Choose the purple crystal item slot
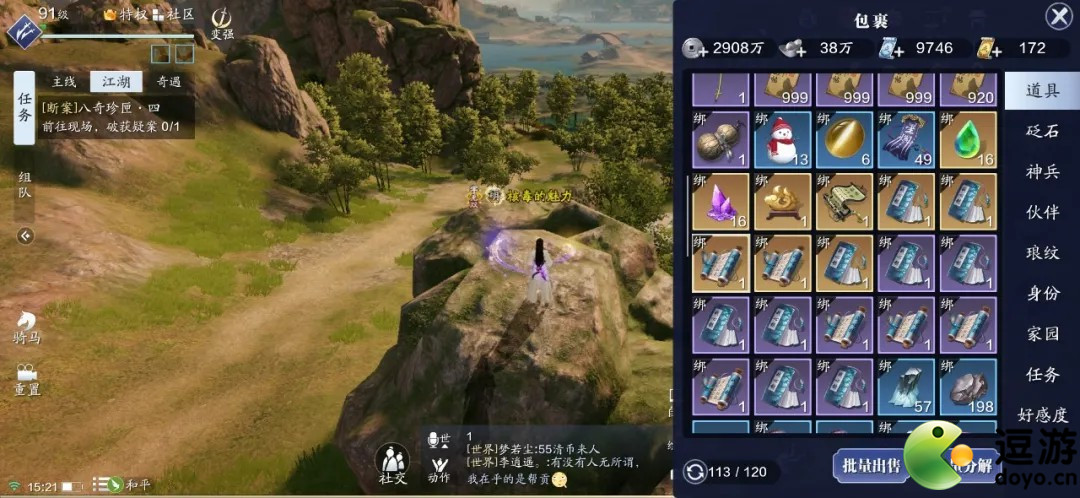This screenshot has height=498, width=1080. point(720,201)
